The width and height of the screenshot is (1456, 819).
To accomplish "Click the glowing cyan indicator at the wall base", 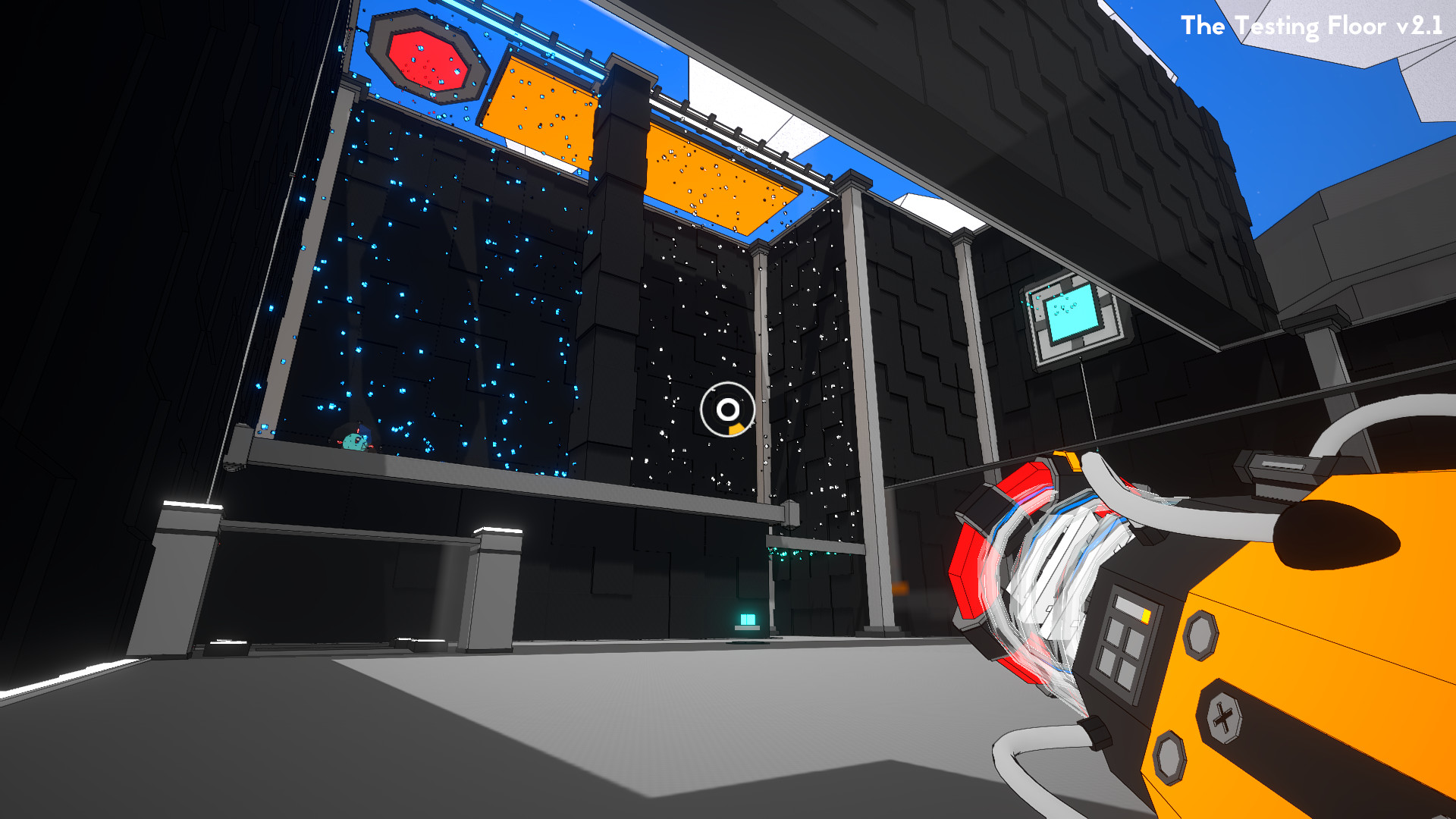I will pyautogui.click(x=747, y=620).
